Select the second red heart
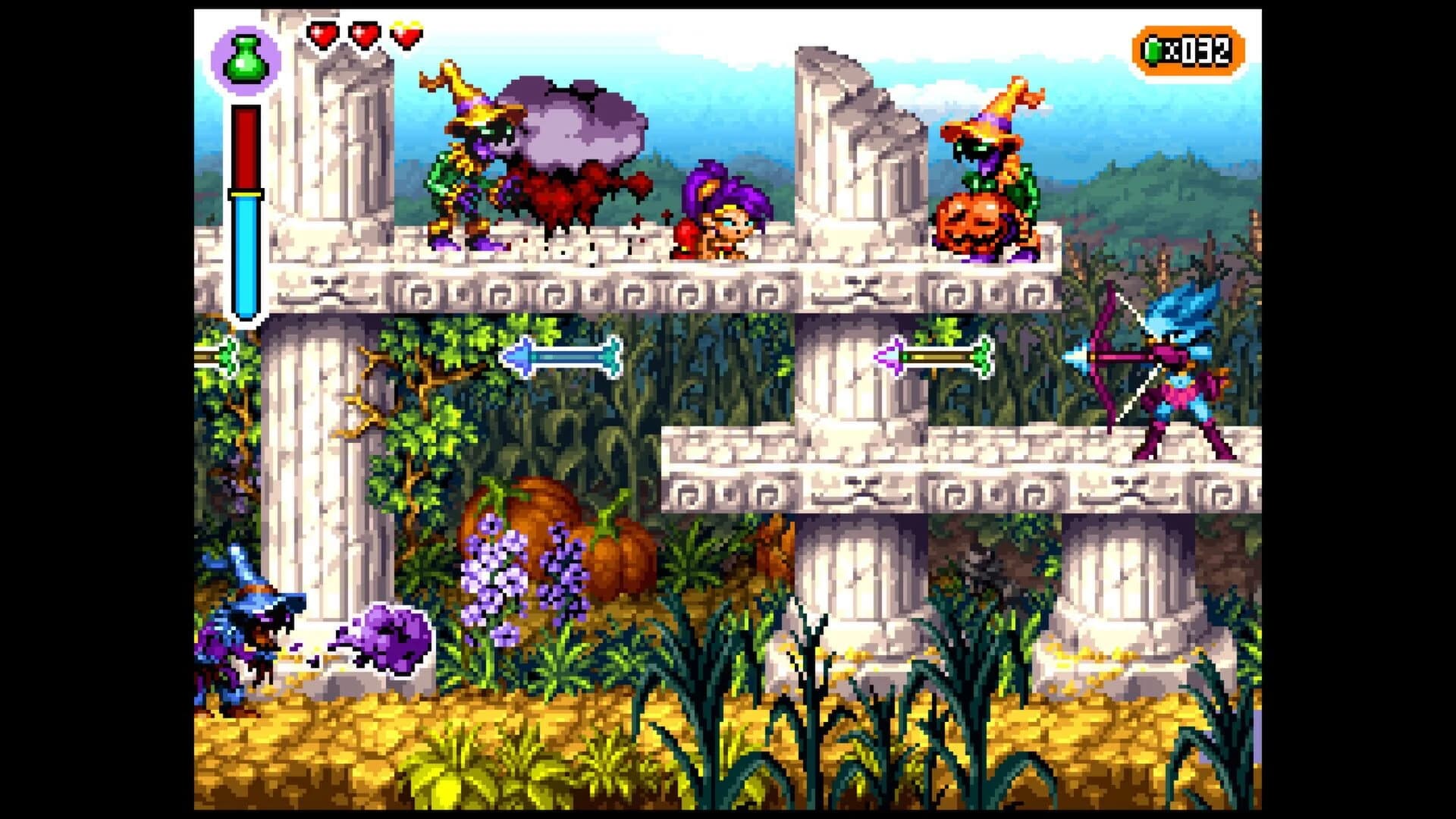The width and height of the screenshot is (1456, 819). [x=364, y=34]
